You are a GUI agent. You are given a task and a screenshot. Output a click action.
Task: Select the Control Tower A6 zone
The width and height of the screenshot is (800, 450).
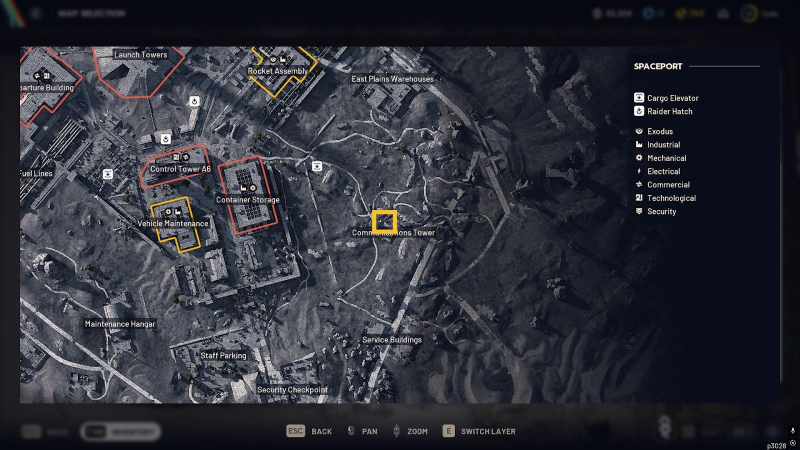coord(180,165)
